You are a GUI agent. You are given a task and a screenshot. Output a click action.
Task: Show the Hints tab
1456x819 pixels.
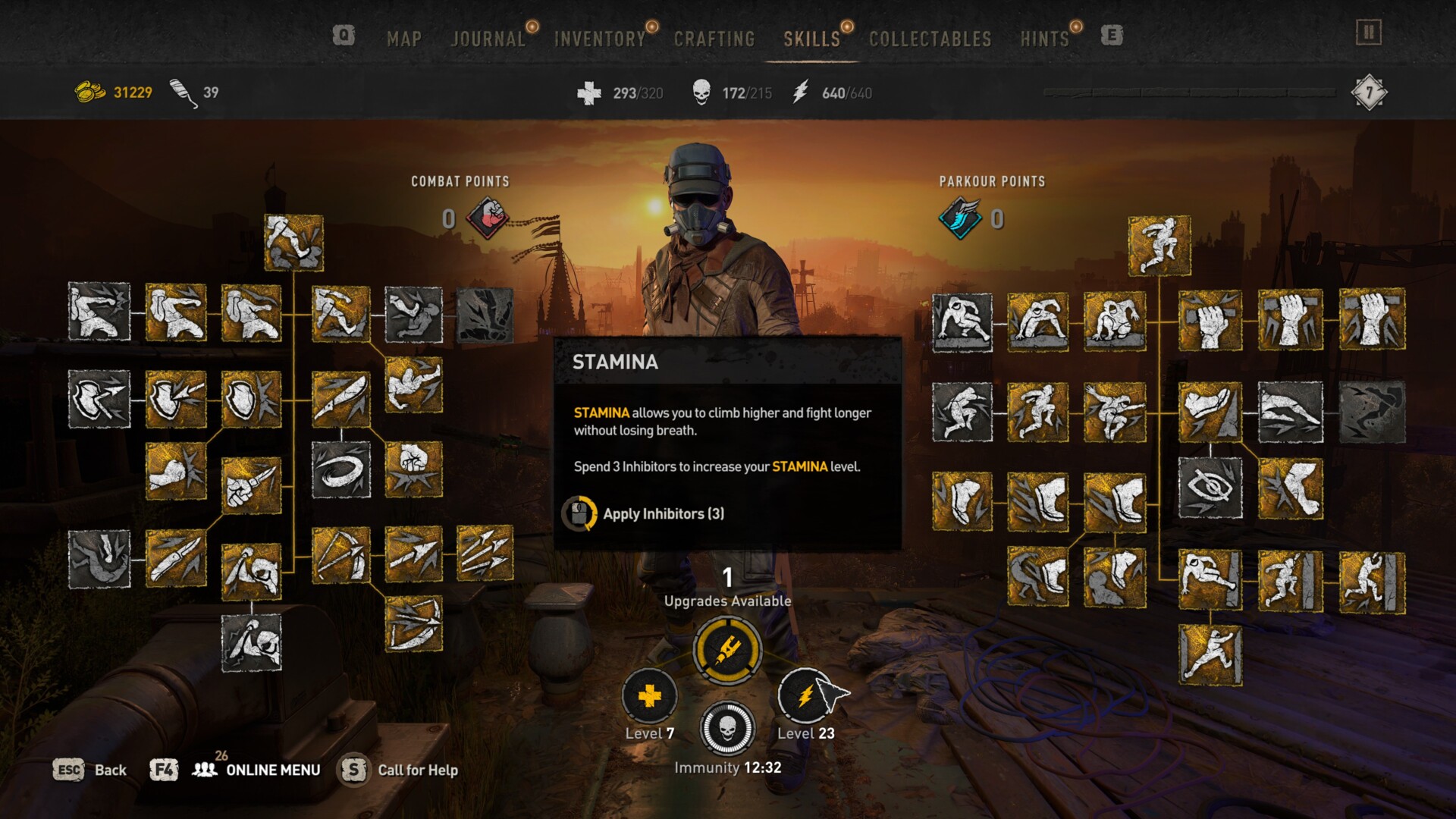click(x=1044, y=39)
